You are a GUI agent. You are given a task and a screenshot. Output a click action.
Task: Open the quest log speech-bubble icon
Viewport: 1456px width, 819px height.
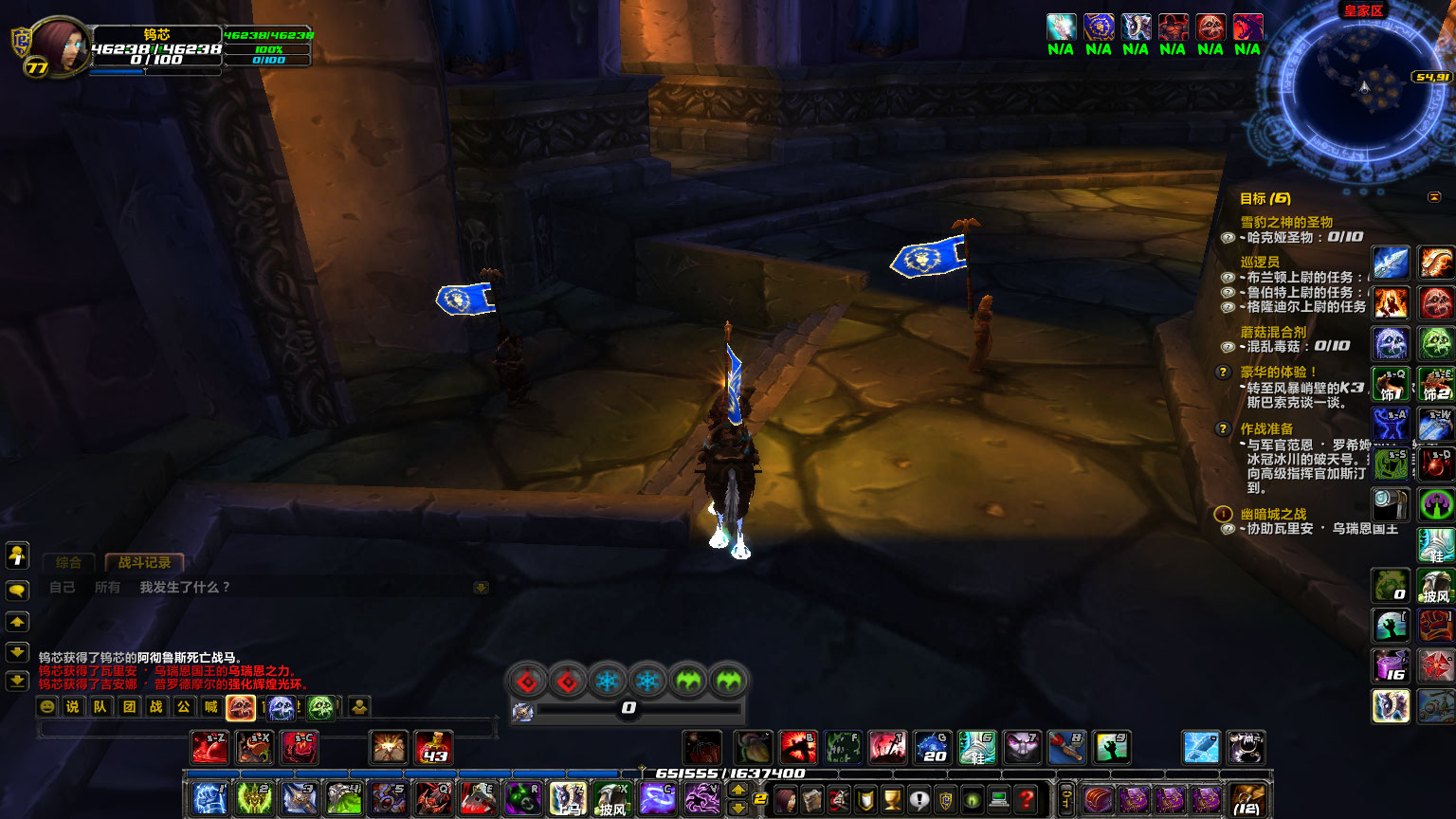point(919,799)
